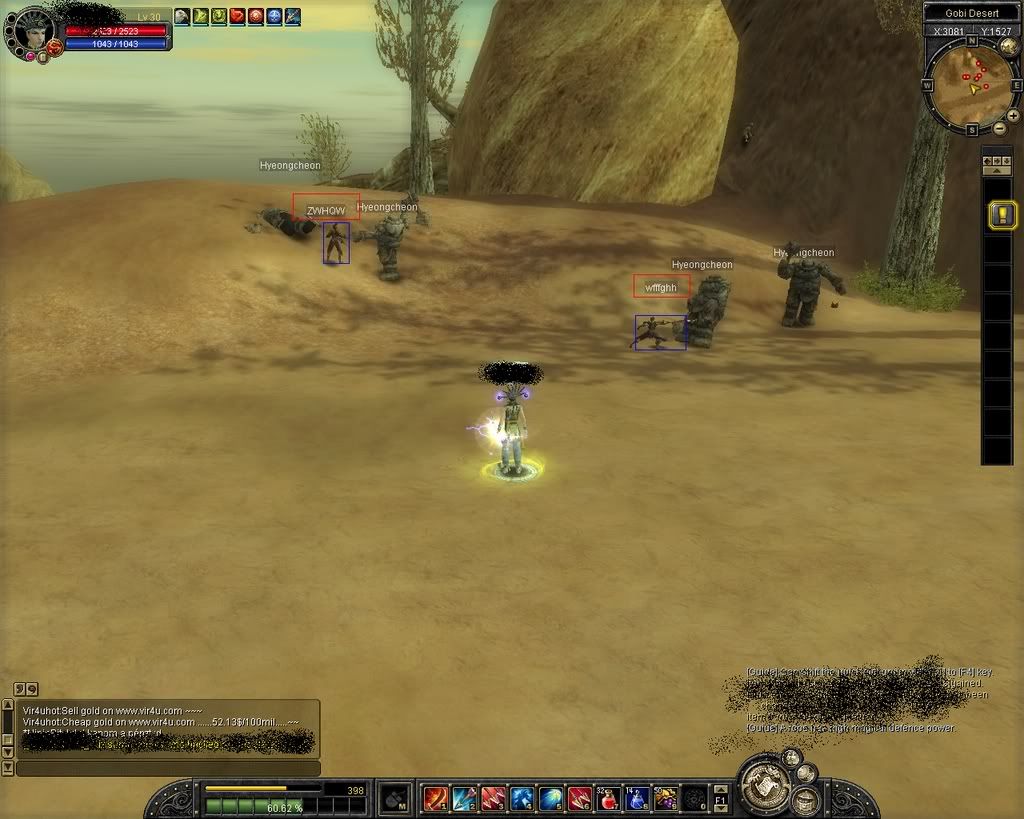Use the blue mana potion in hotbar

coord(636,798)
